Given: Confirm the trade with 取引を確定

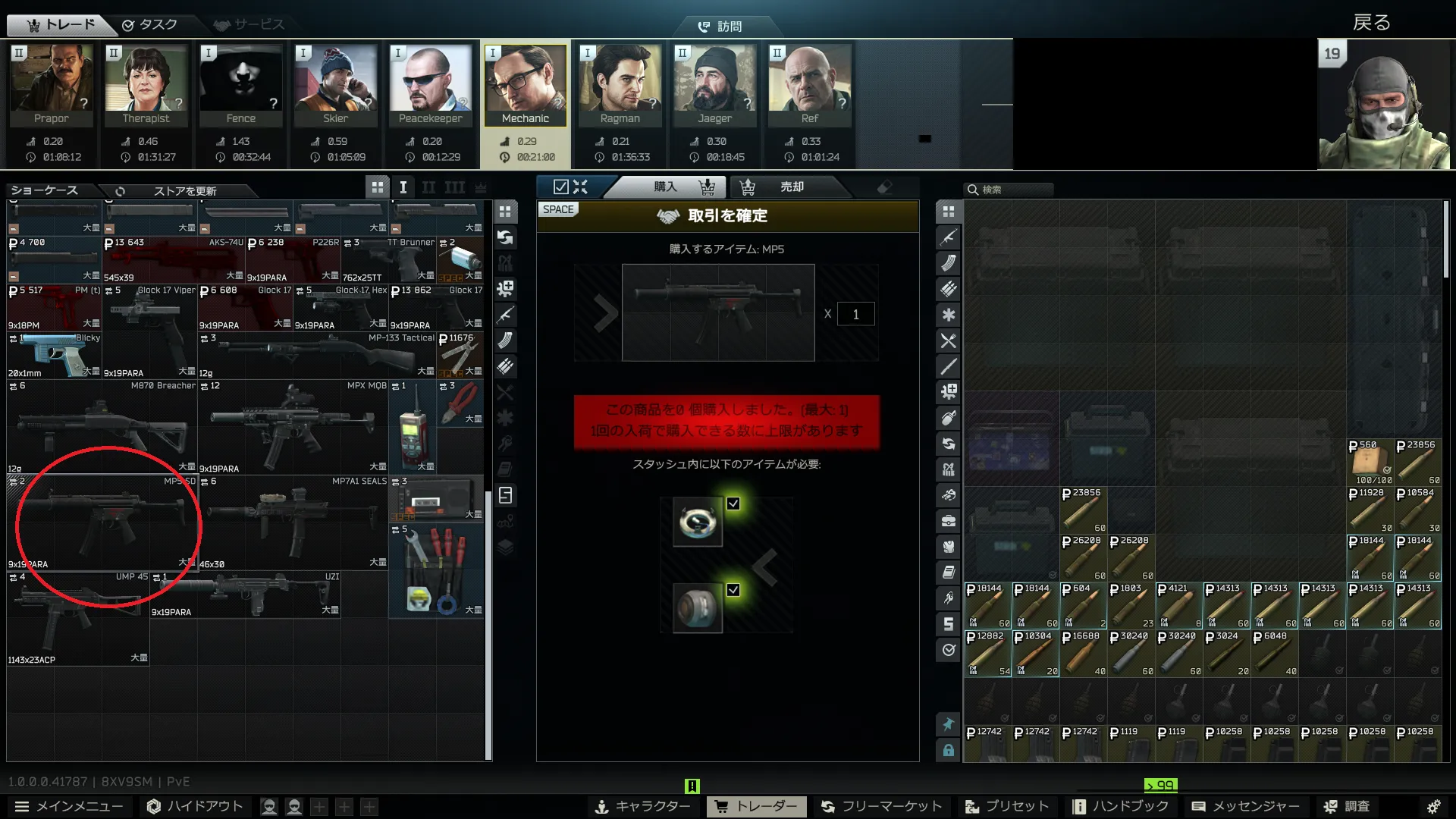Looking at the screenshot, I should pyautogui.click(x=726, y=216).
